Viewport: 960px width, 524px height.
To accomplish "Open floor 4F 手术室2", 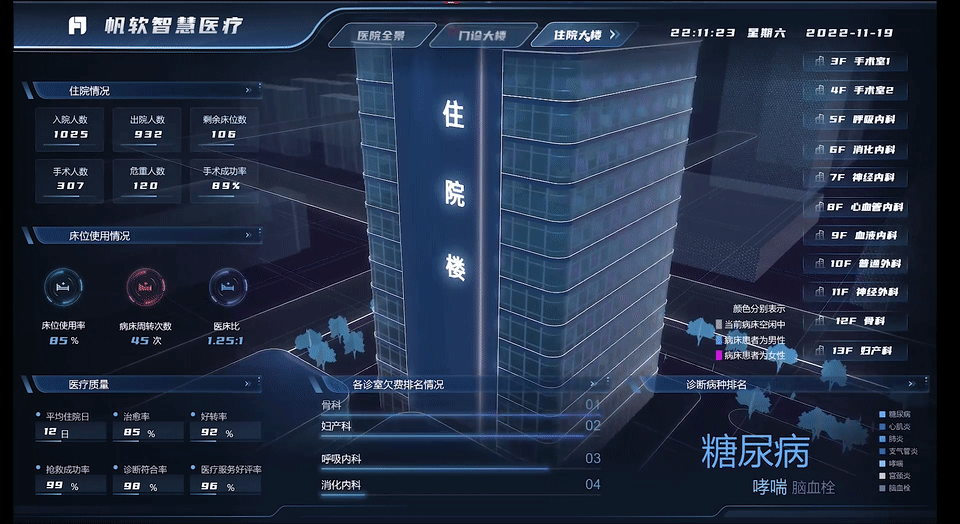I will coord(855,91).
